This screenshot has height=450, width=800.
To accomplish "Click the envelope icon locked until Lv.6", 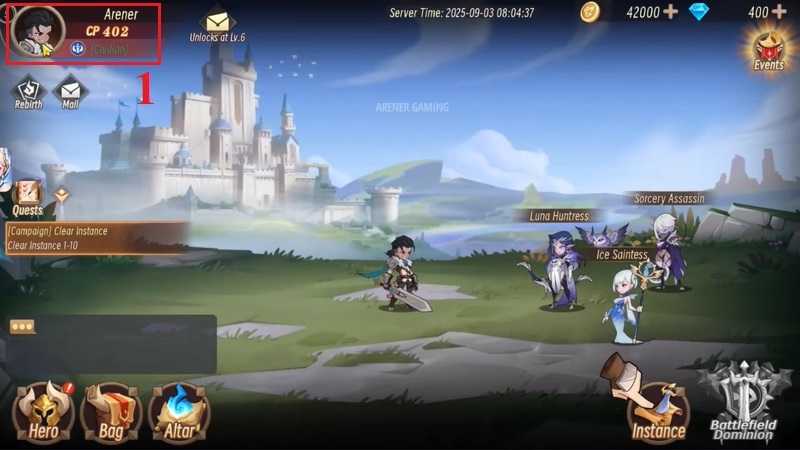I will 216,23.
